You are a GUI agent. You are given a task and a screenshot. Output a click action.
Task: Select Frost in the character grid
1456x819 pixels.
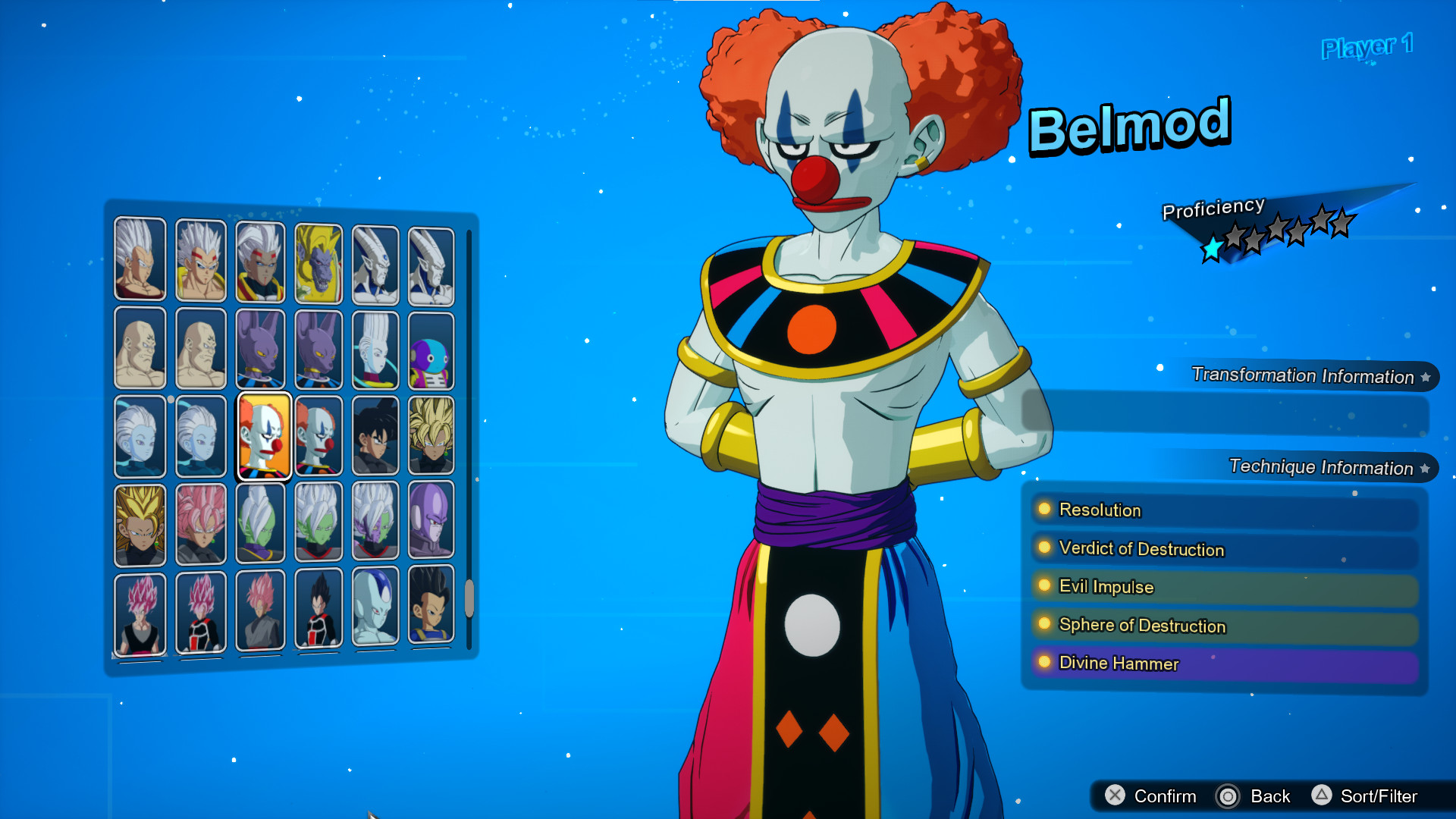click(375, 610)
